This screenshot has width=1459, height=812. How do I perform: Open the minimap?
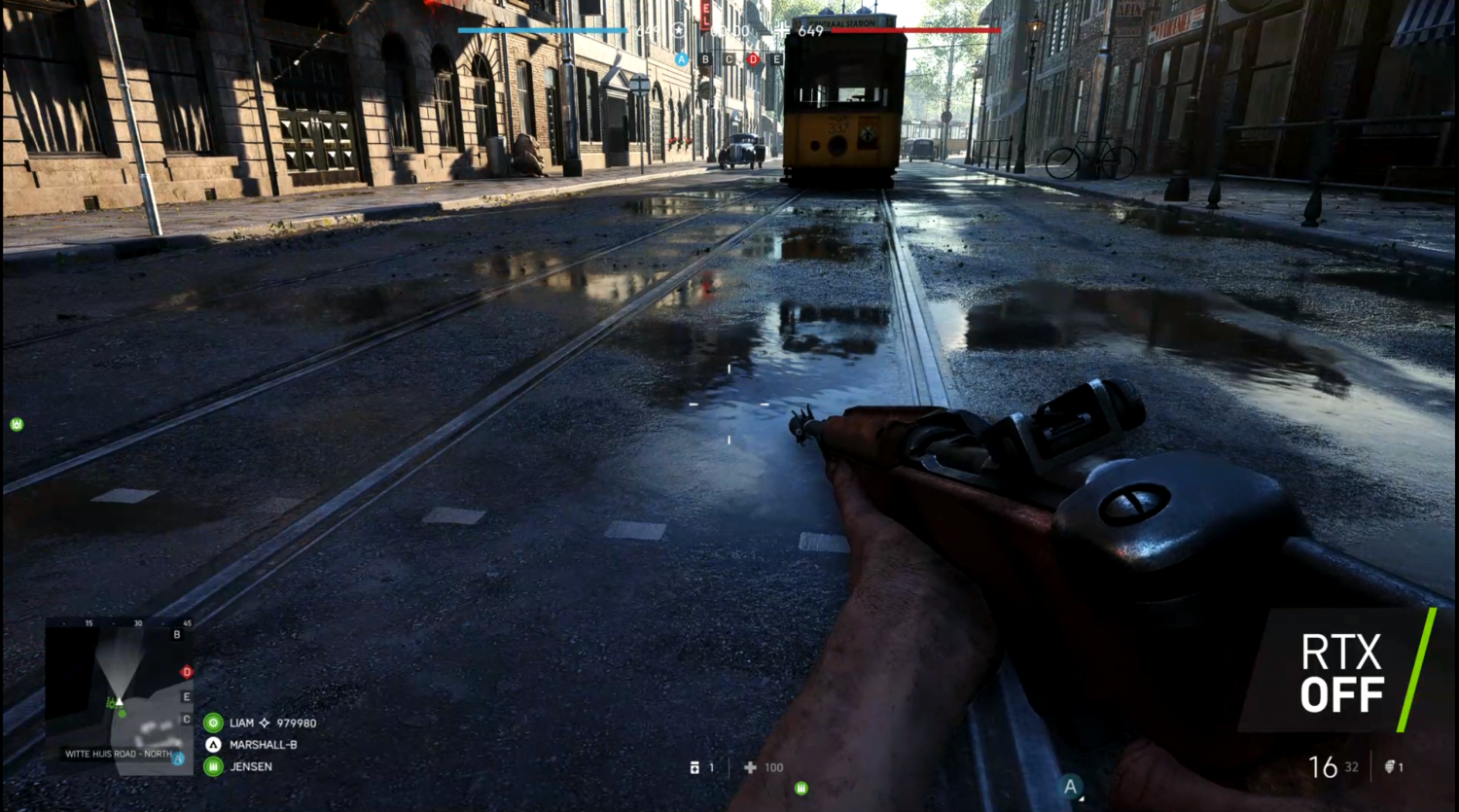119,696
